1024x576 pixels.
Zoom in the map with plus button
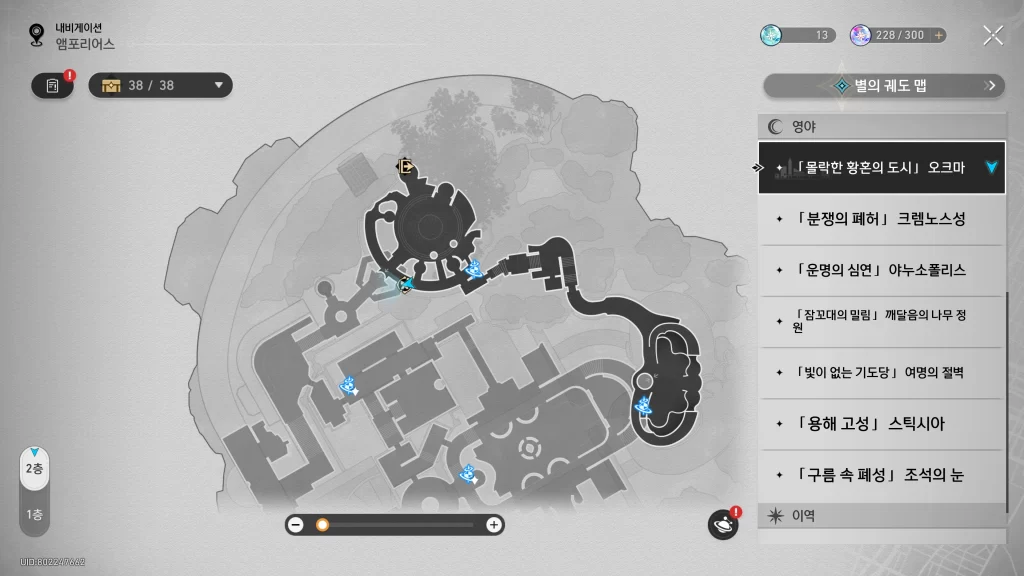(x=493, y=524)
